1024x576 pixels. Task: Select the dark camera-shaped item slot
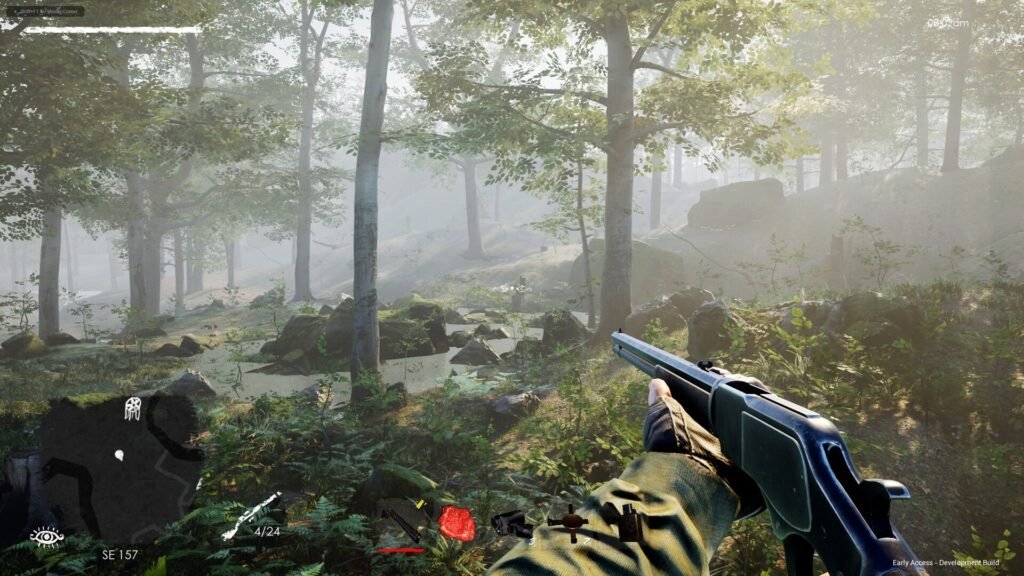512,523
